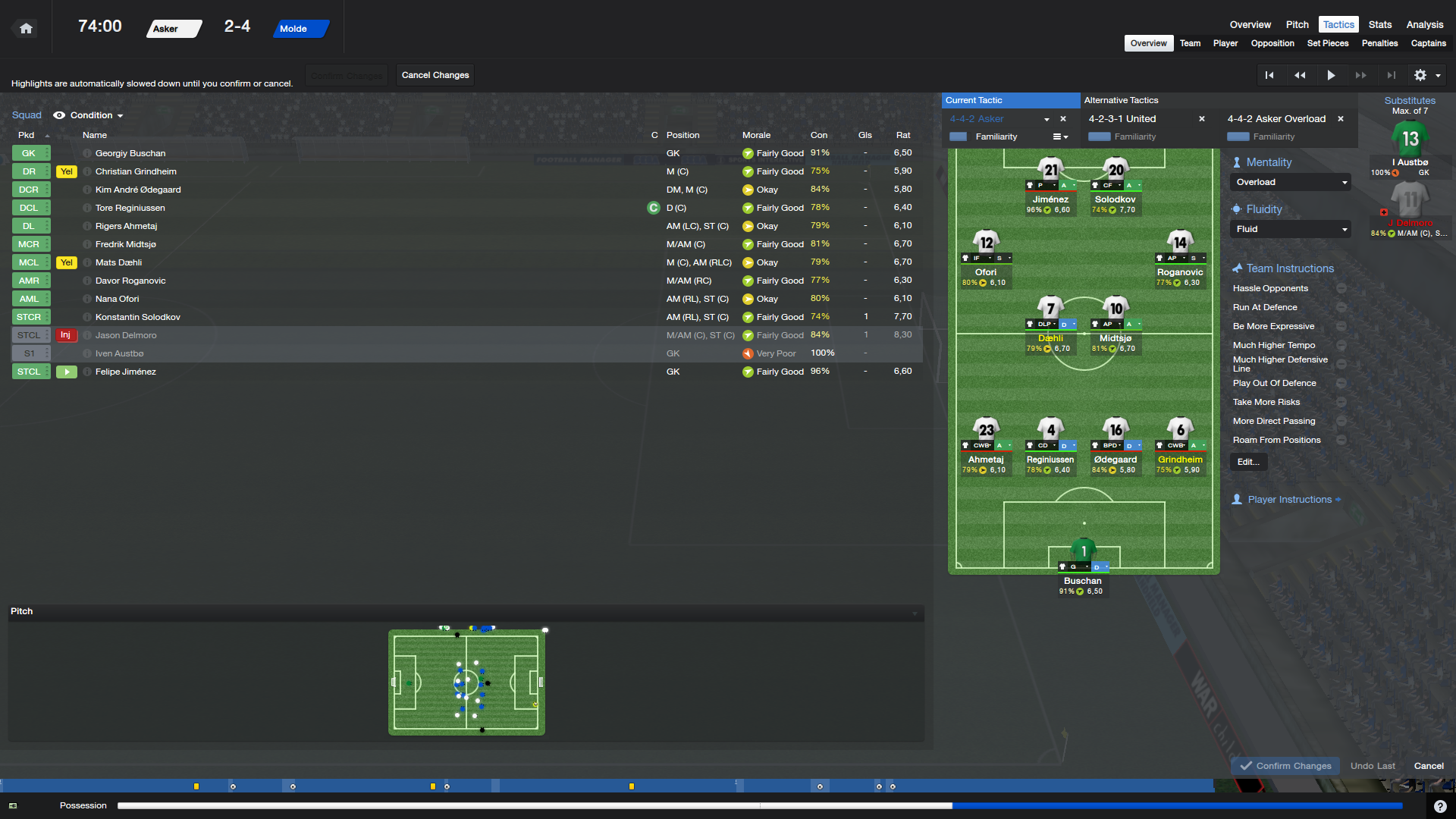Select Konstantin Solodkov in squad list
The image size is (1456, 819).
point(137,317)
